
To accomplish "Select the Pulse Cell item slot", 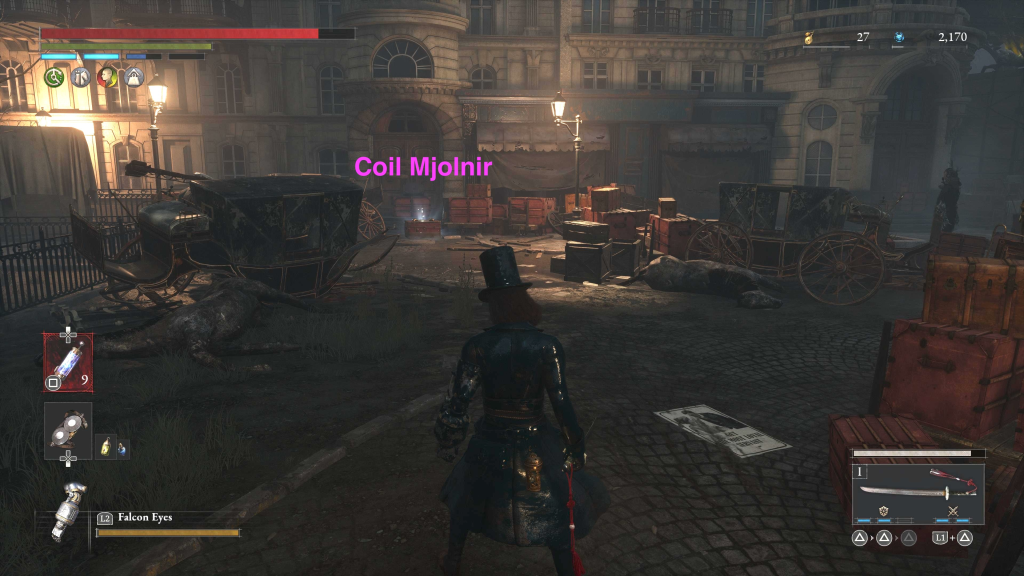I will point(68,360).
